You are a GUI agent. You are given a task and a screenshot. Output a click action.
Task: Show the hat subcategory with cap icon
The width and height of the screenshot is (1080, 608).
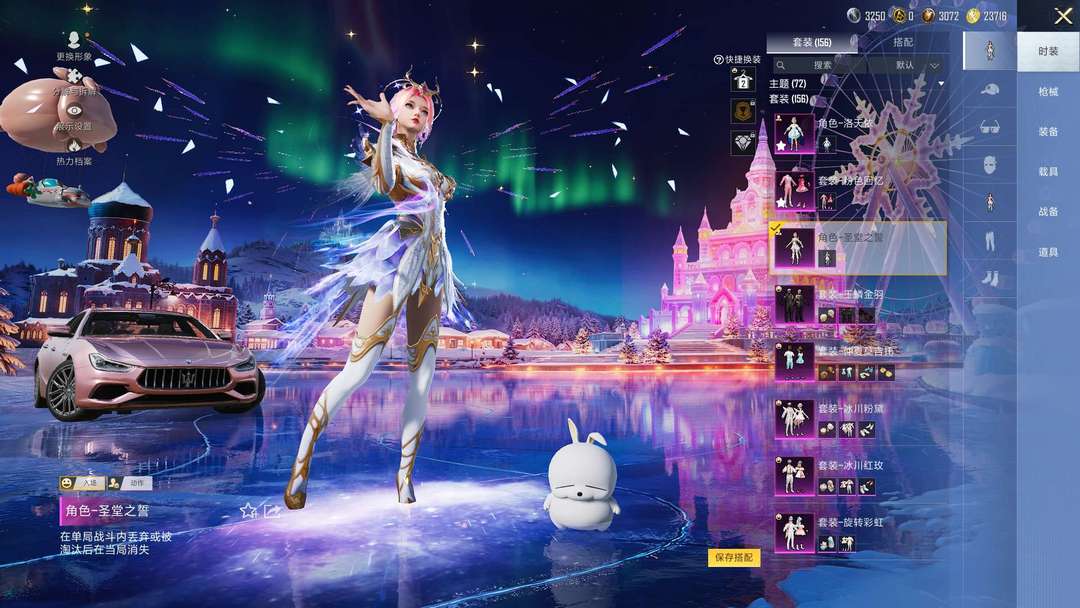click(x=989, y=89)
